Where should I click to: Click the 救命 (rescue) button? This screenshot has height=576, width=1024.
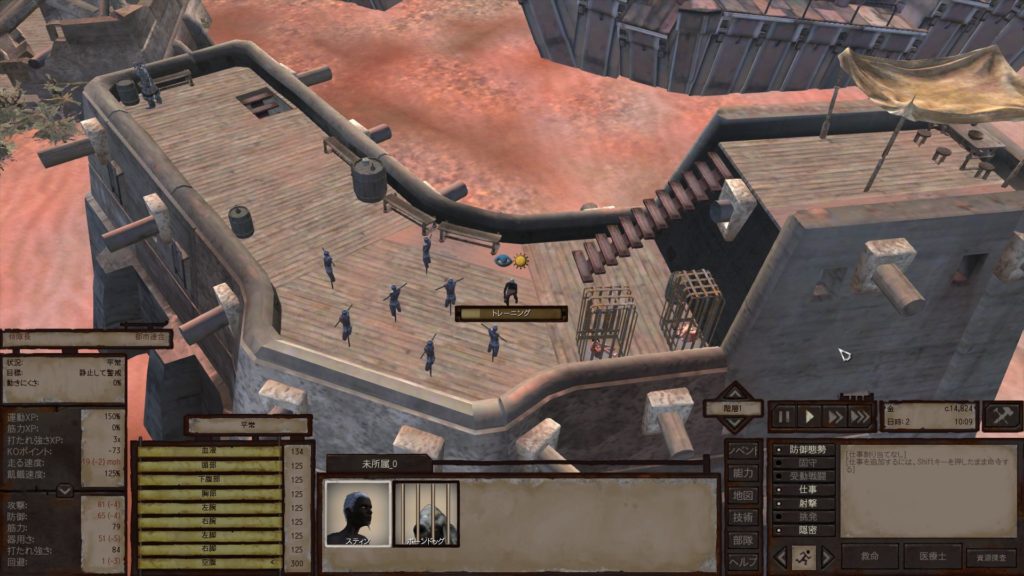pyautogui.click(x=869, y=557)
